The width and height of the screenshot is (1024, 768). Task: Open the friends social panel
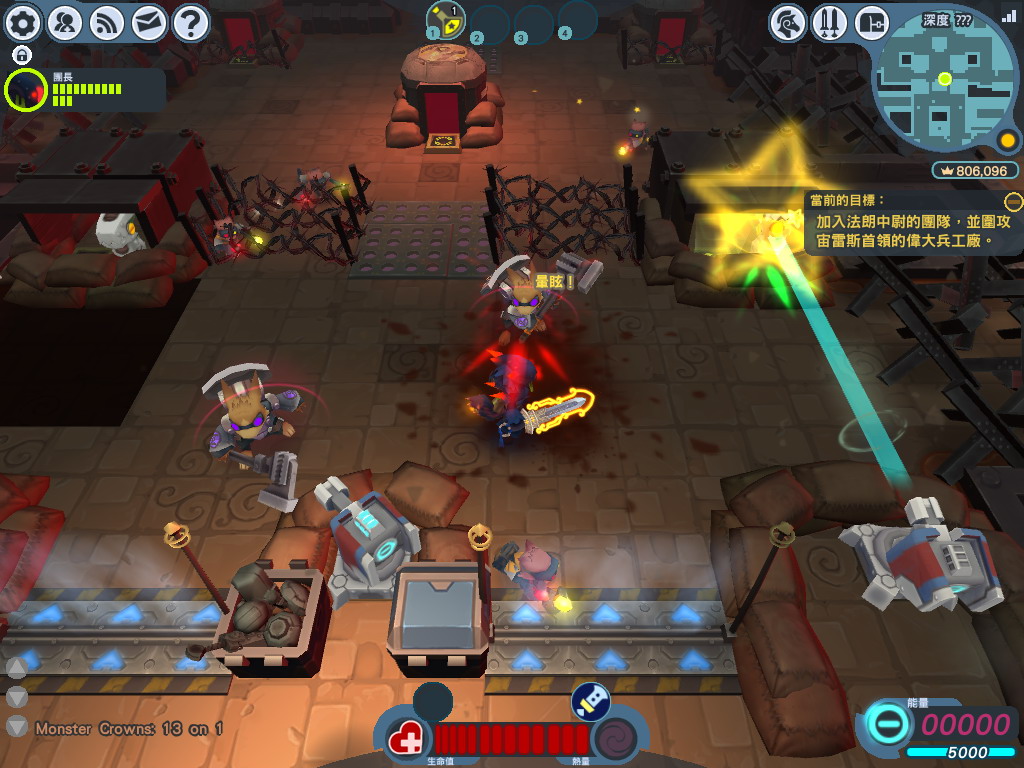tap(65, 21)
